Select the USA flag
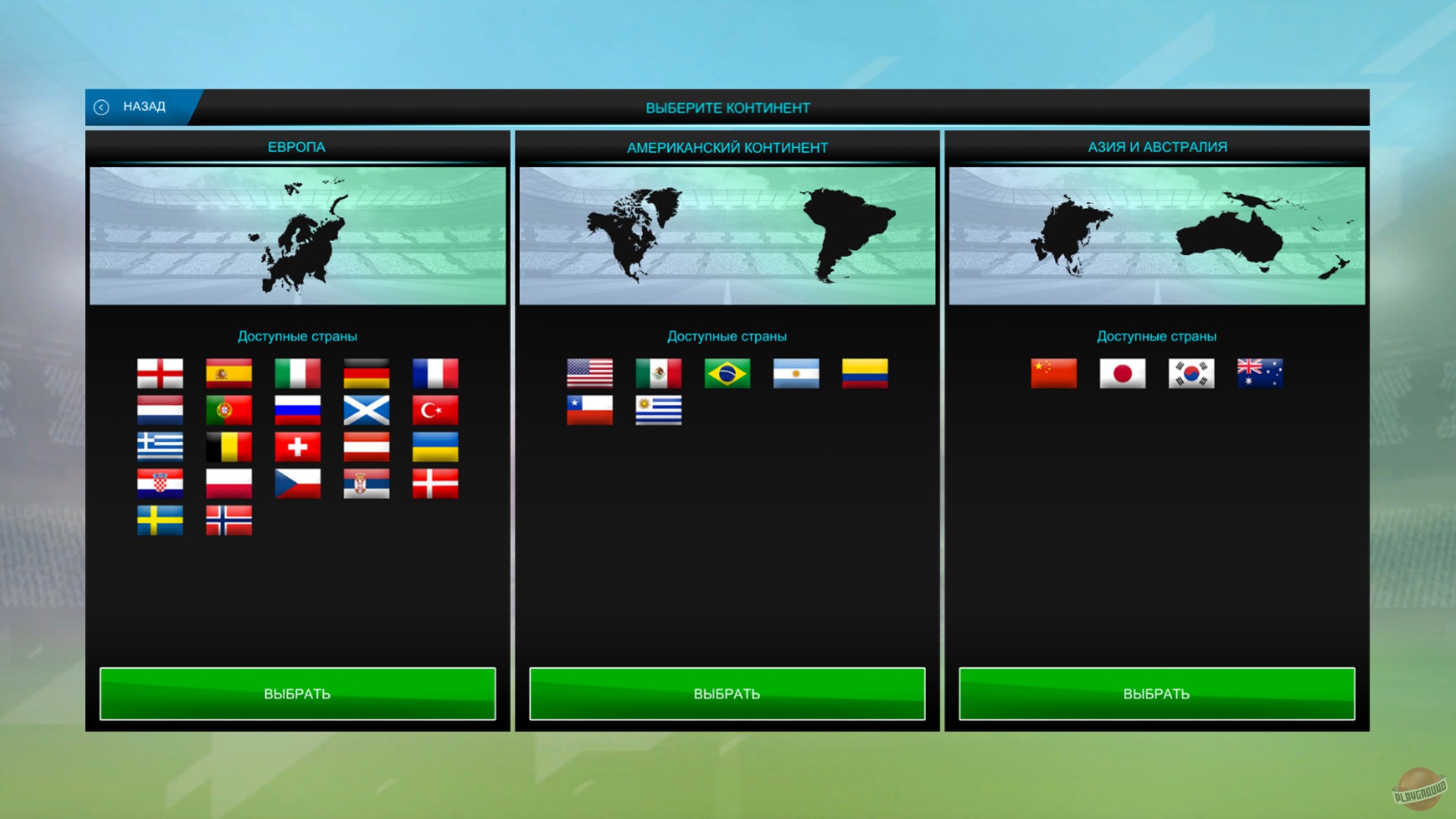Viewport: 1456px width, 819px height. click(589, 373)
